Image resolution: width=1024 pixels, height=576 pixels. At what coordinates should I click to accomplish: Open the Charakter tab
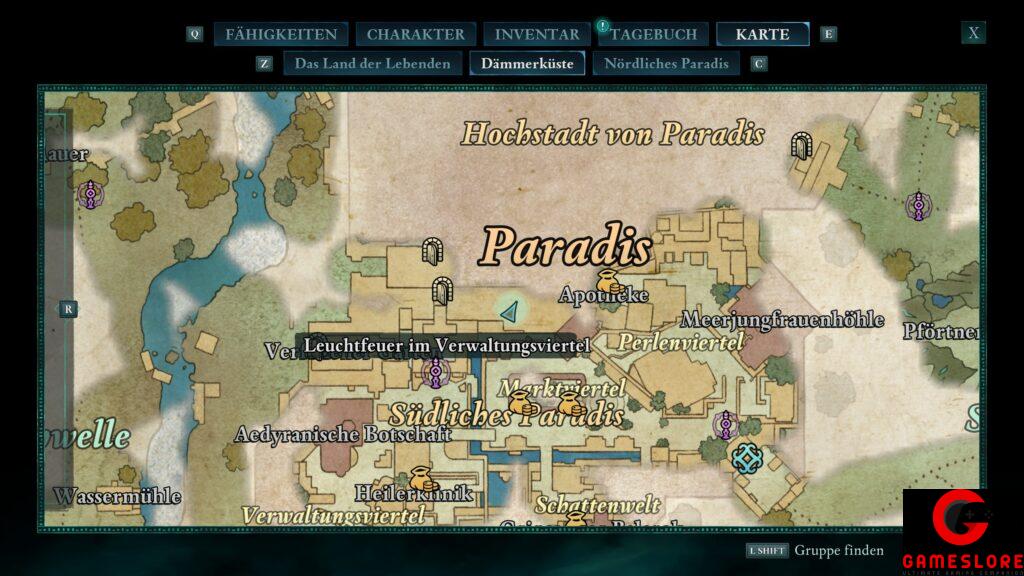pos(415,34)
